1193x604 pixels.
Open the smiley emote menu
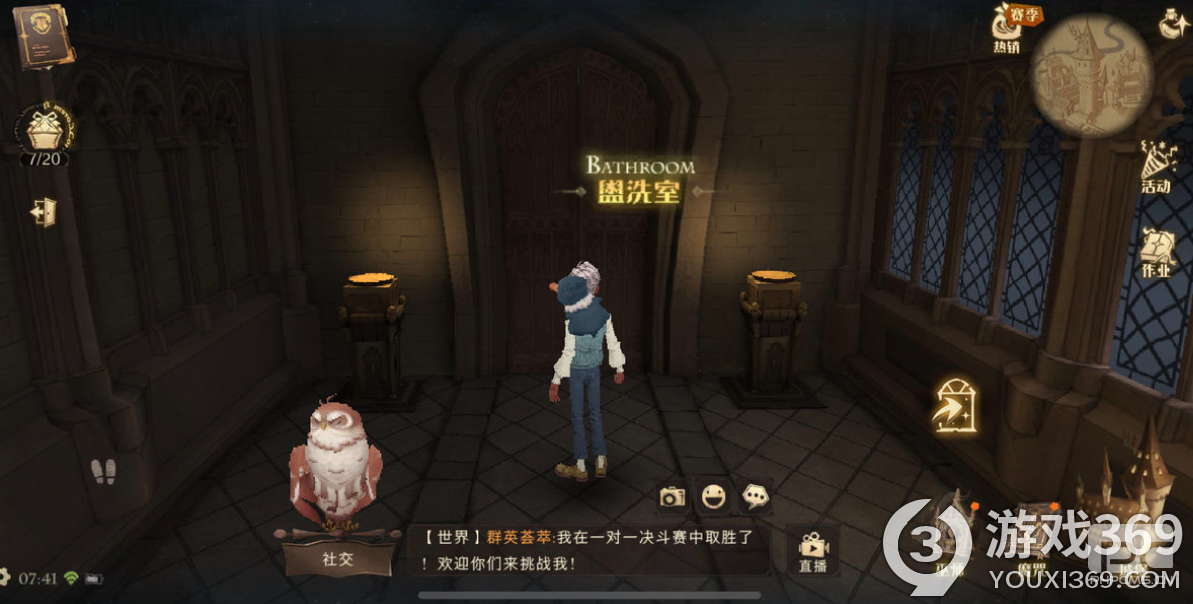point(713,496)
